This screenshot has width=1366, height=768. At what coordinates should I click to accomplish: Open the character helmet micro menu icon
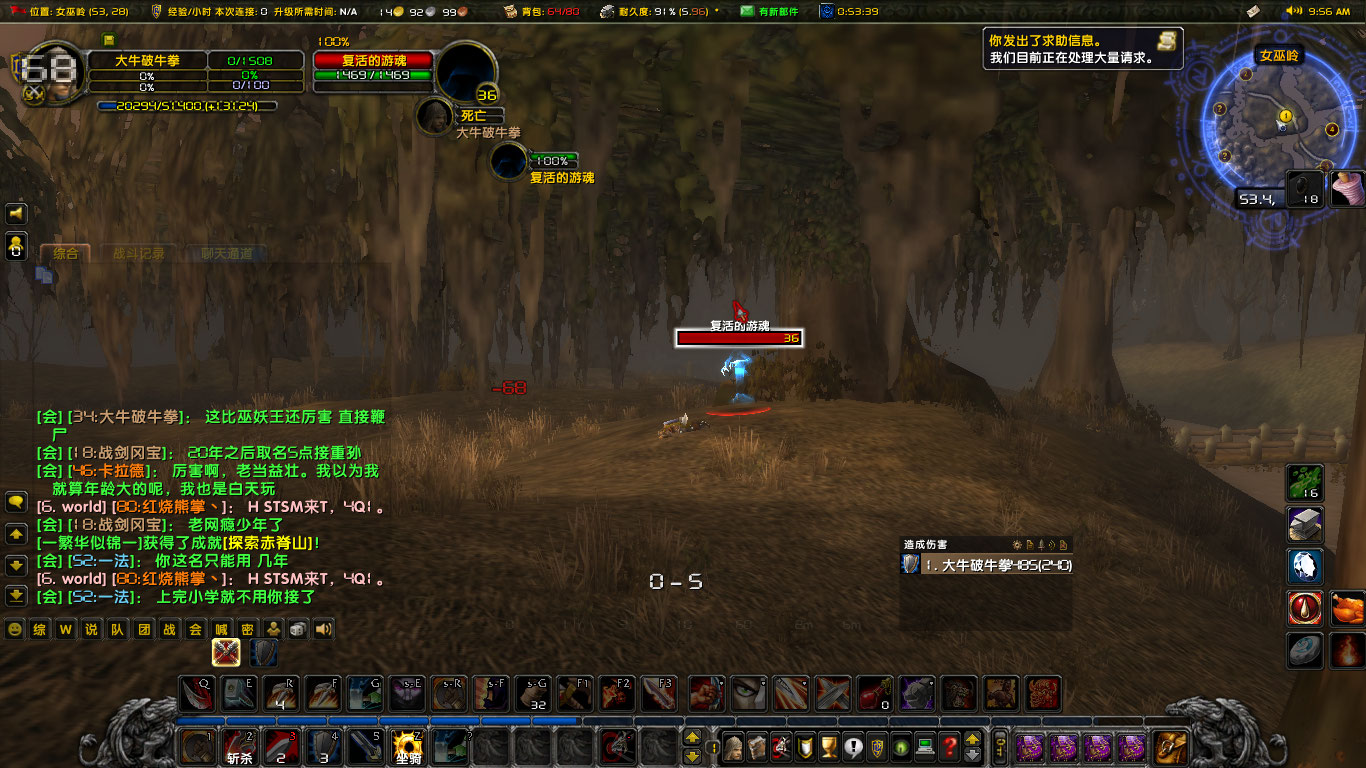(x=735, y=748)
